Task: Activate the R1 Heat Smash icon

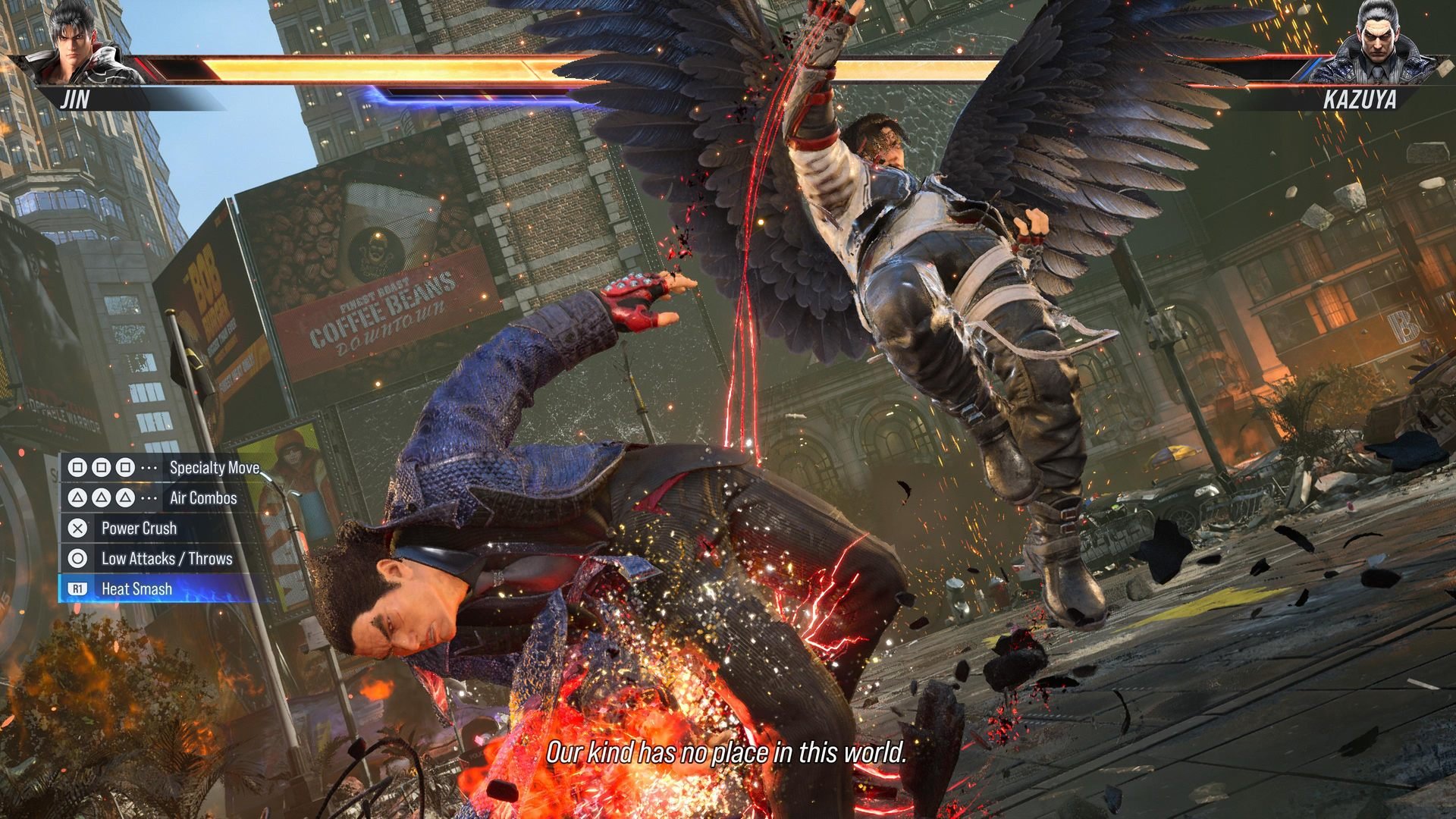Action: (77, 588)
